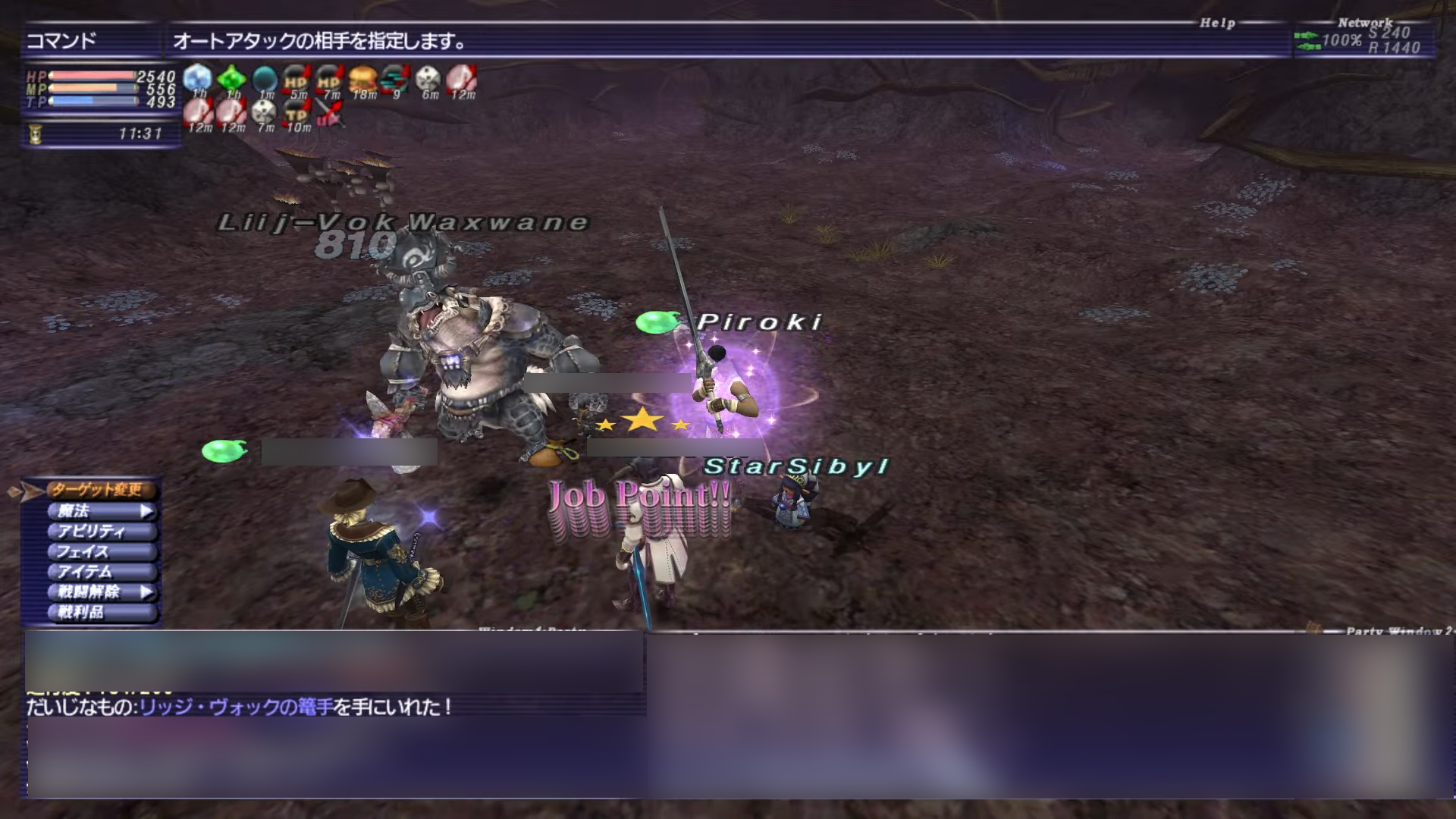The image size is (1456, 819).
Task: Click the TP bonus status icon
Action: [297, 114]
